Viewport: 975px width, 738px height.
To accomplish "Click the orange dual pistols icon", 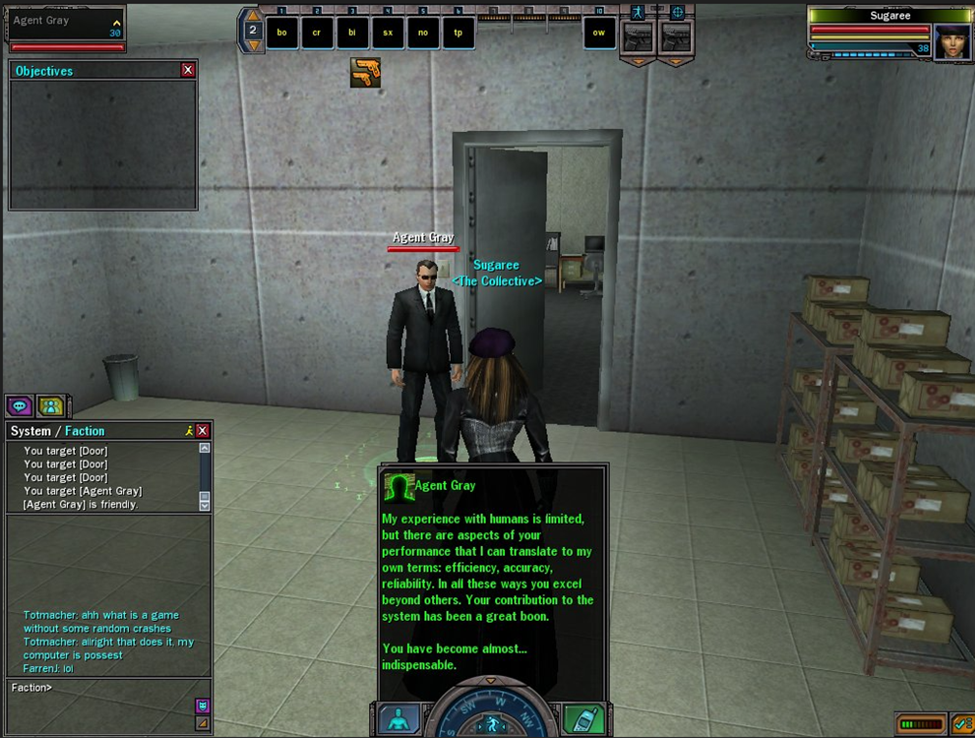I will (365, 72).
